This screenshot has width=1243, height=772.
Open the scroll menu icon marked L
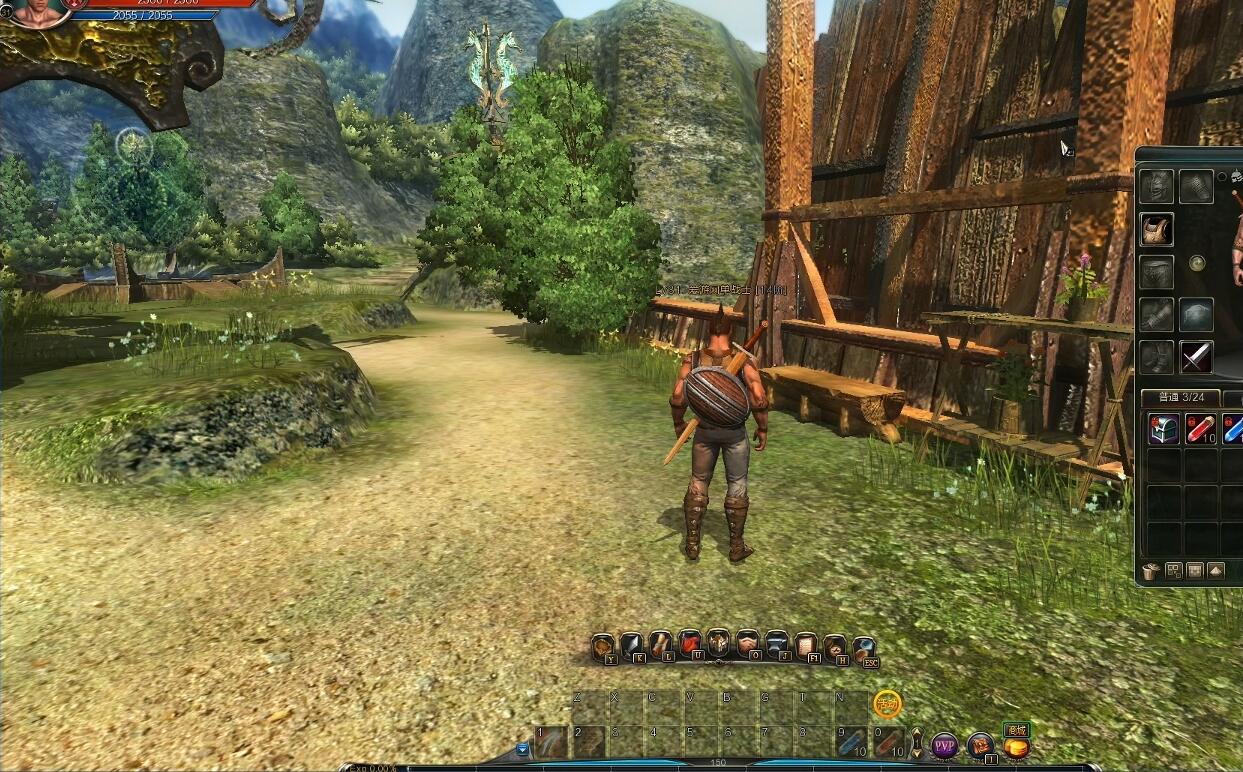661,646
